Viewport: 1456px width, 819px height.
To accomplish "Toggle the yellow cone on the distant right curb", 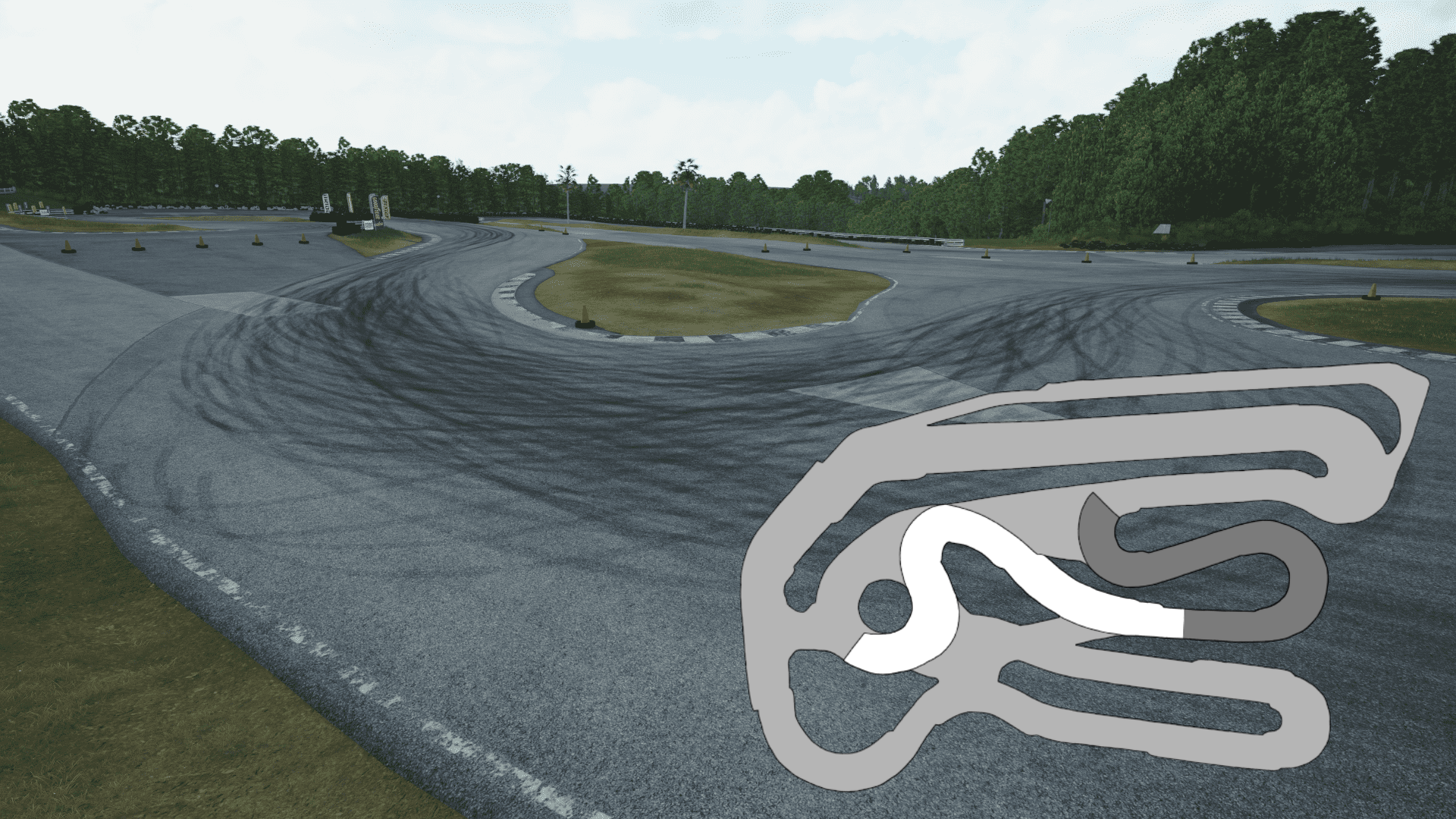I will pos(1371,292).
